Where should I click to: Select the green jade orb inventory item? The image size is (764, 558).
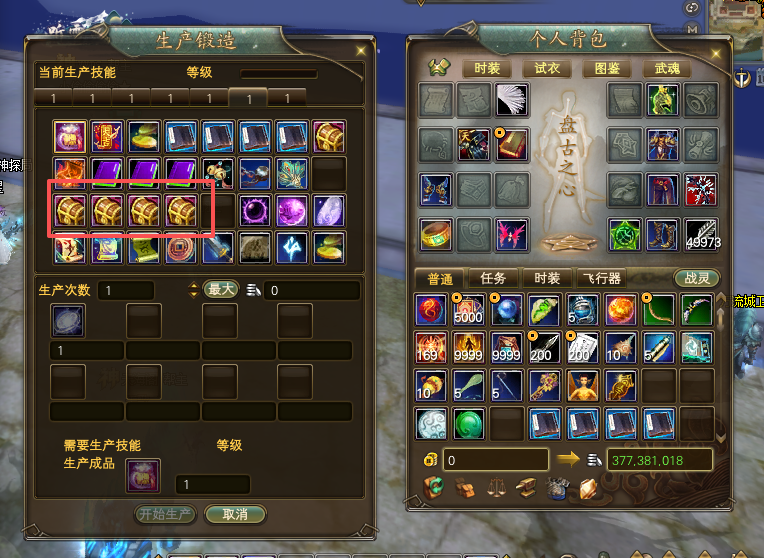[469, 423]
